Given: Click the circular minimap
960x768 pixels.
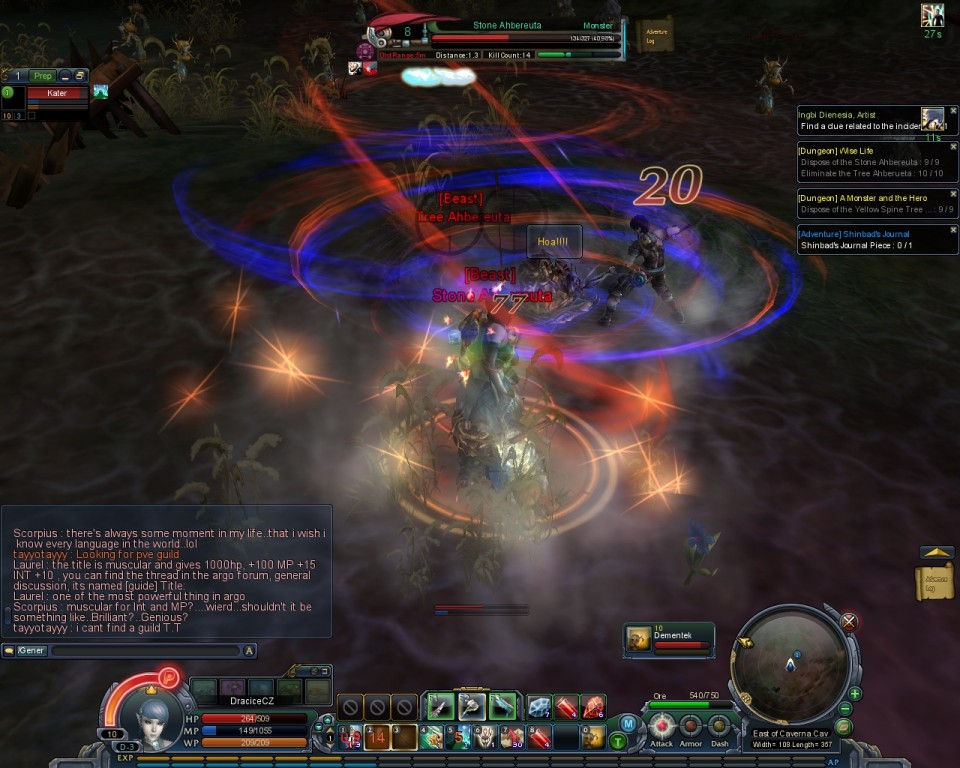Looking at the screenshot, I should [x=793, y=665].
